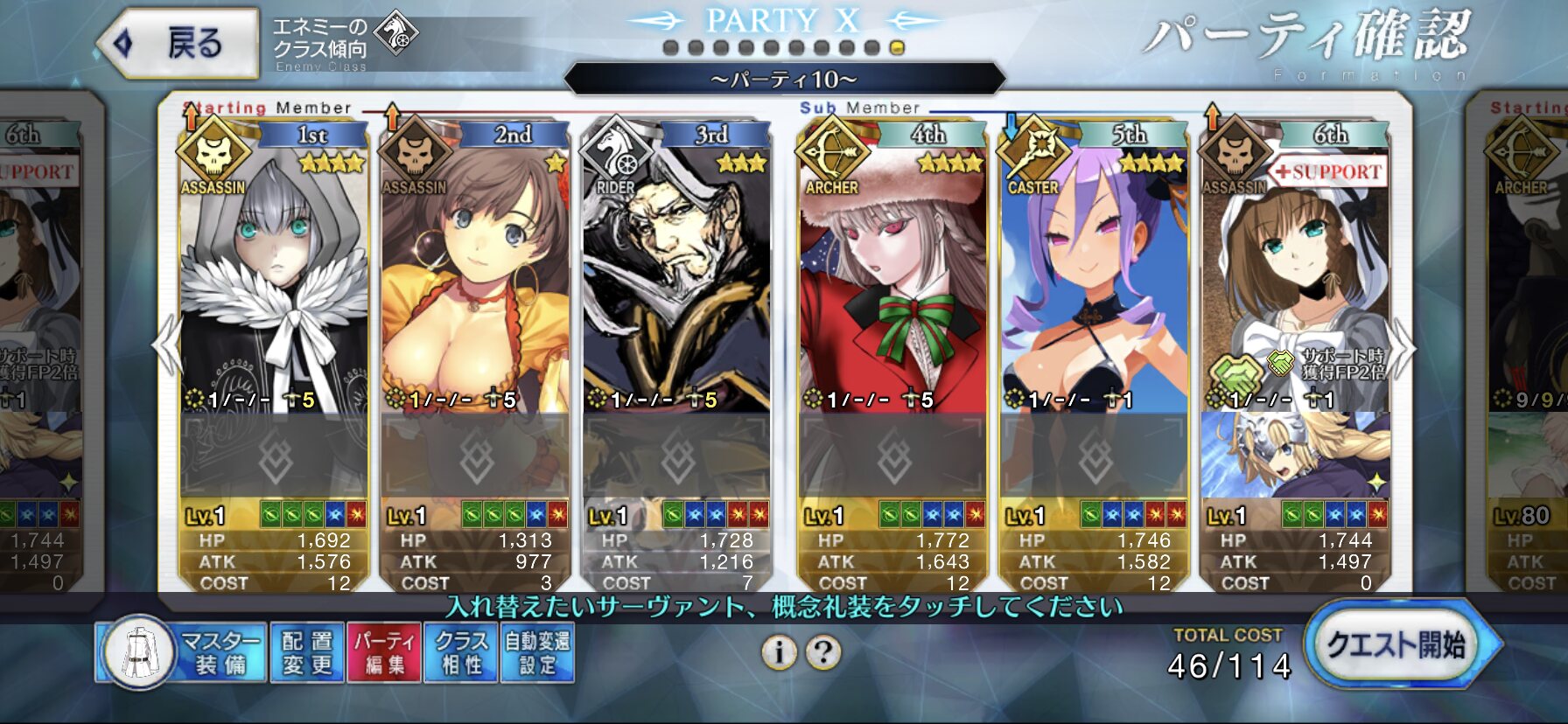
Task: Select the 6th slot Support Assassin card
Action: coord(1294,280)
